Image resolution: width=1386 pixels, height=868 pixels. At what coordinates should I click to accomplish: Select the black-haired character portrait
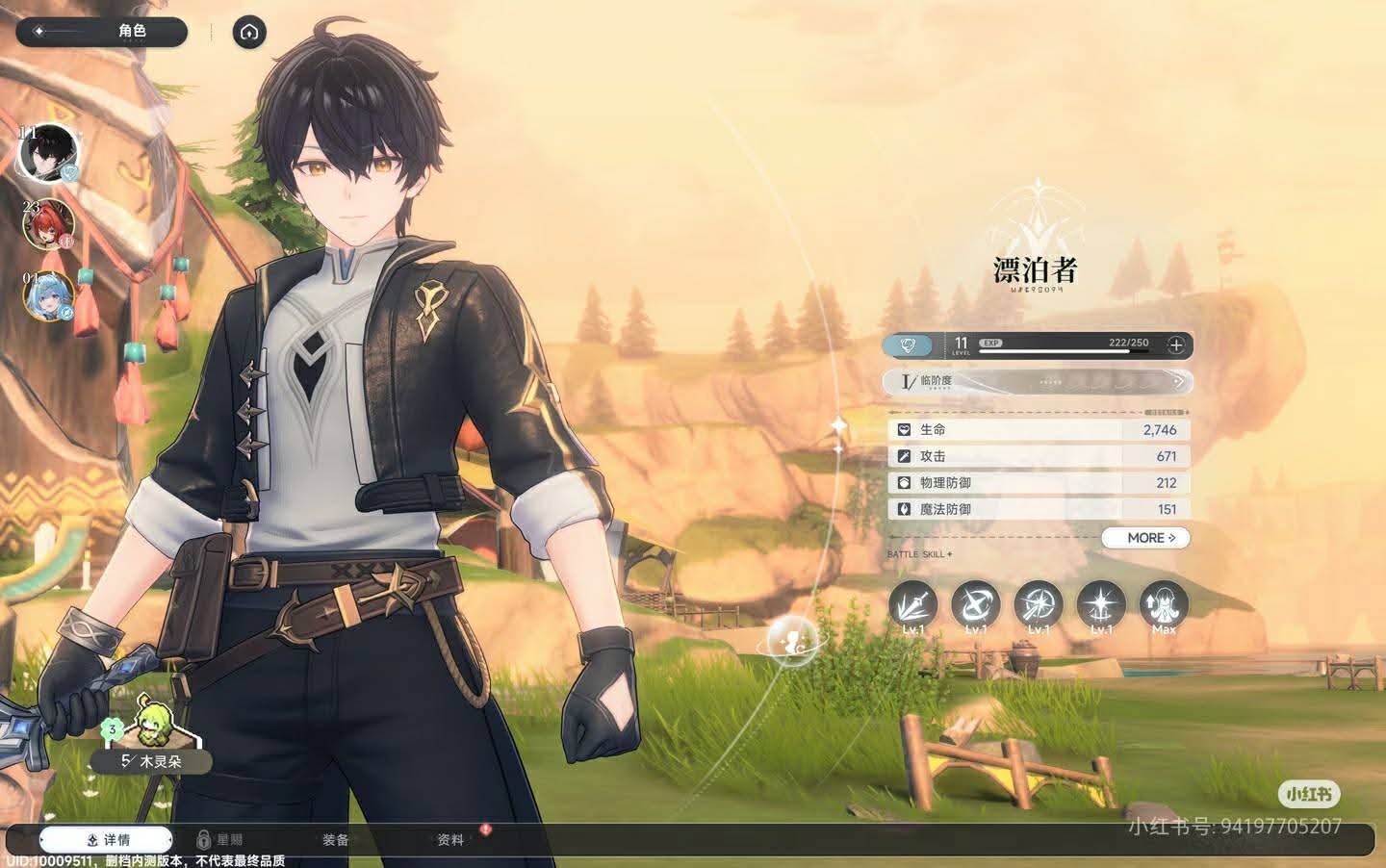47,153
